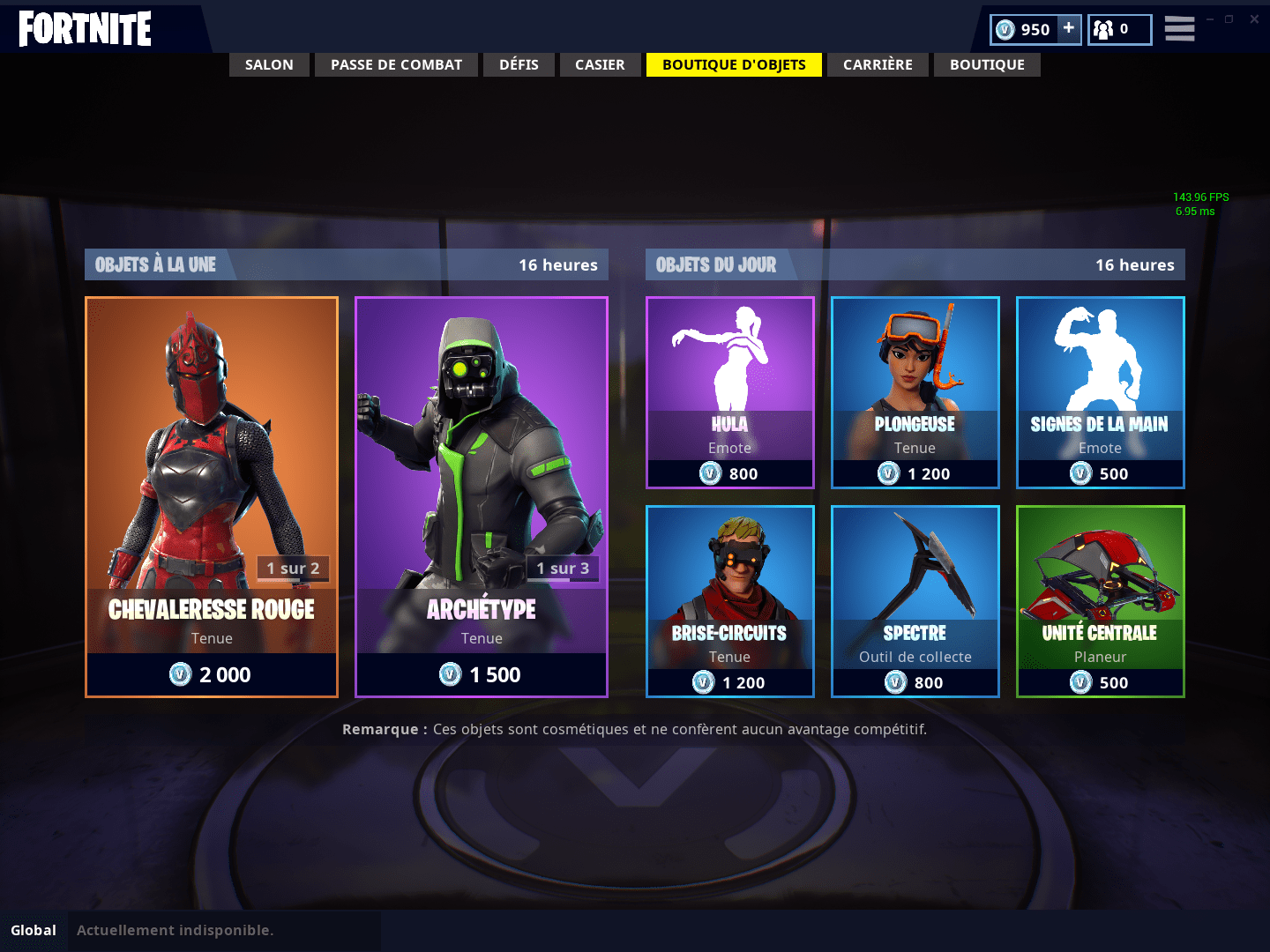The image size is (1270, 952).
Task: Select the Unité Centrale glider
Action: point(1101,601)
